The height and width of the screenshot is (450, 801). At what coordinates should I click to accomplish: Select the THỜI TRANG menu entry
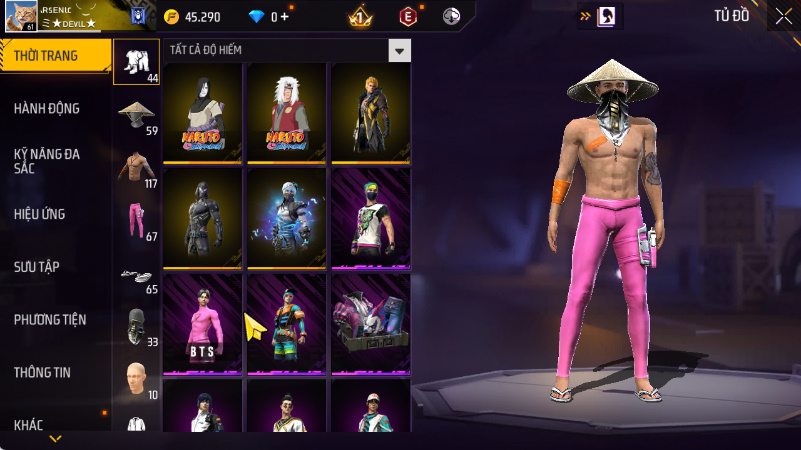[x=50, y=56]
